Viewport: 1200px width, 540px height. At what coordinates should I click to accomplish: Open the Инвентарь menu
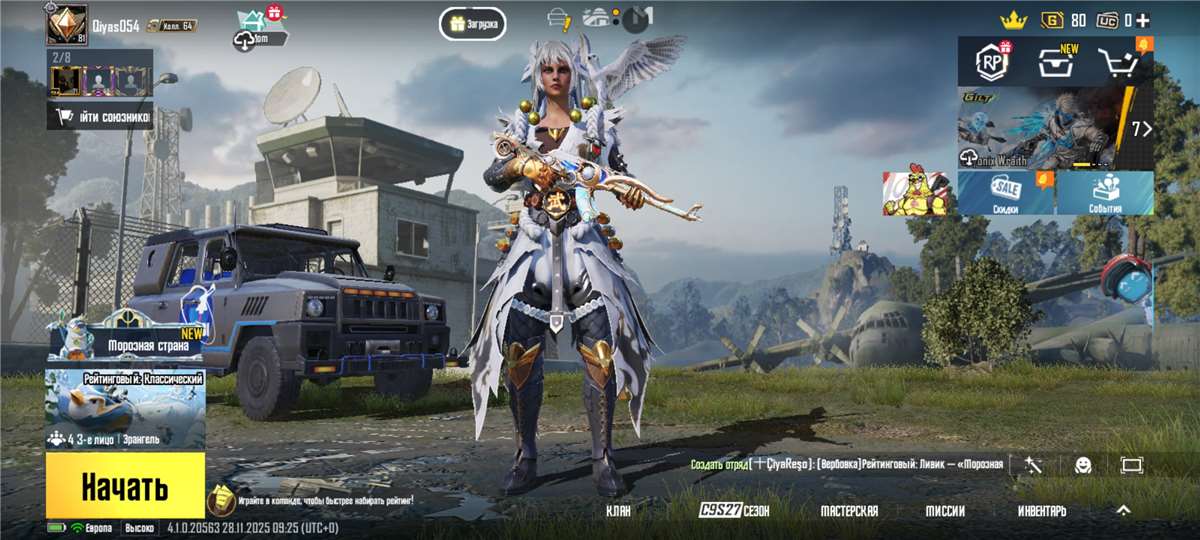point(1042,511)
